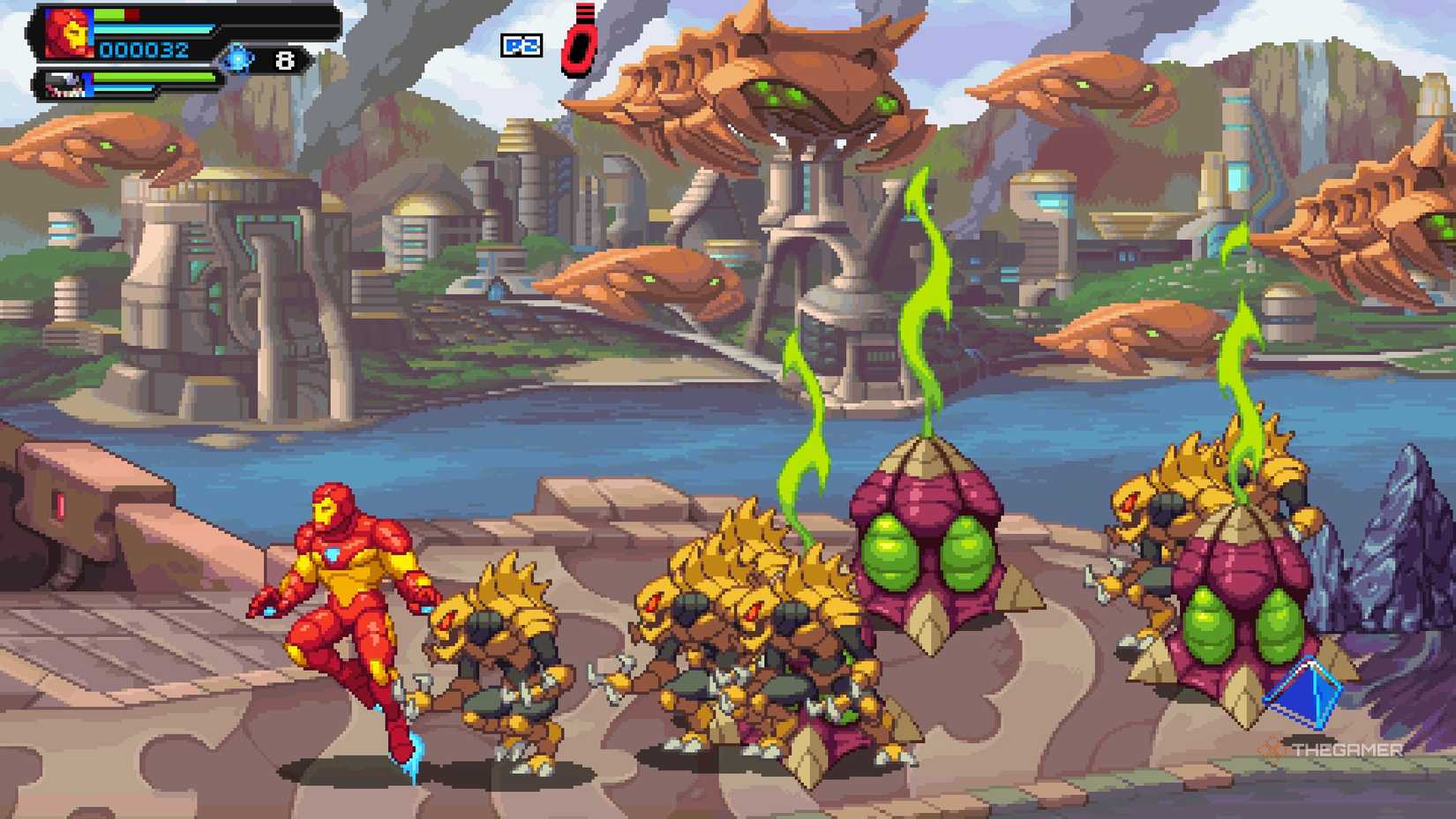Click the number 8 orb count
Image resolution: width=1456 pixels, height=819 pixels.
[x=284, y=58]
